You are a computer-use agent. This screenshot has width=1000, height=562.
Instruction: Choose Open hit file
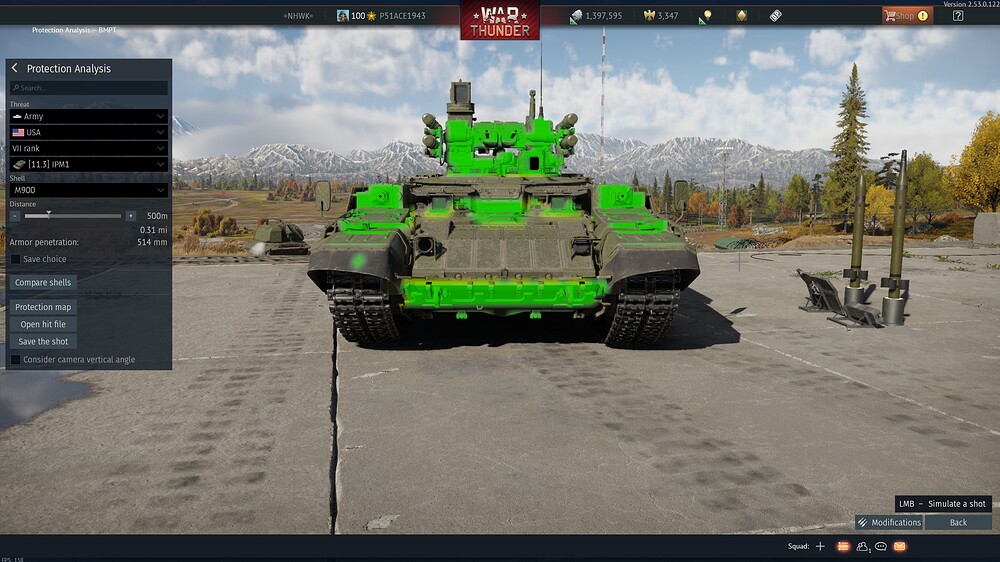(43, 324)
